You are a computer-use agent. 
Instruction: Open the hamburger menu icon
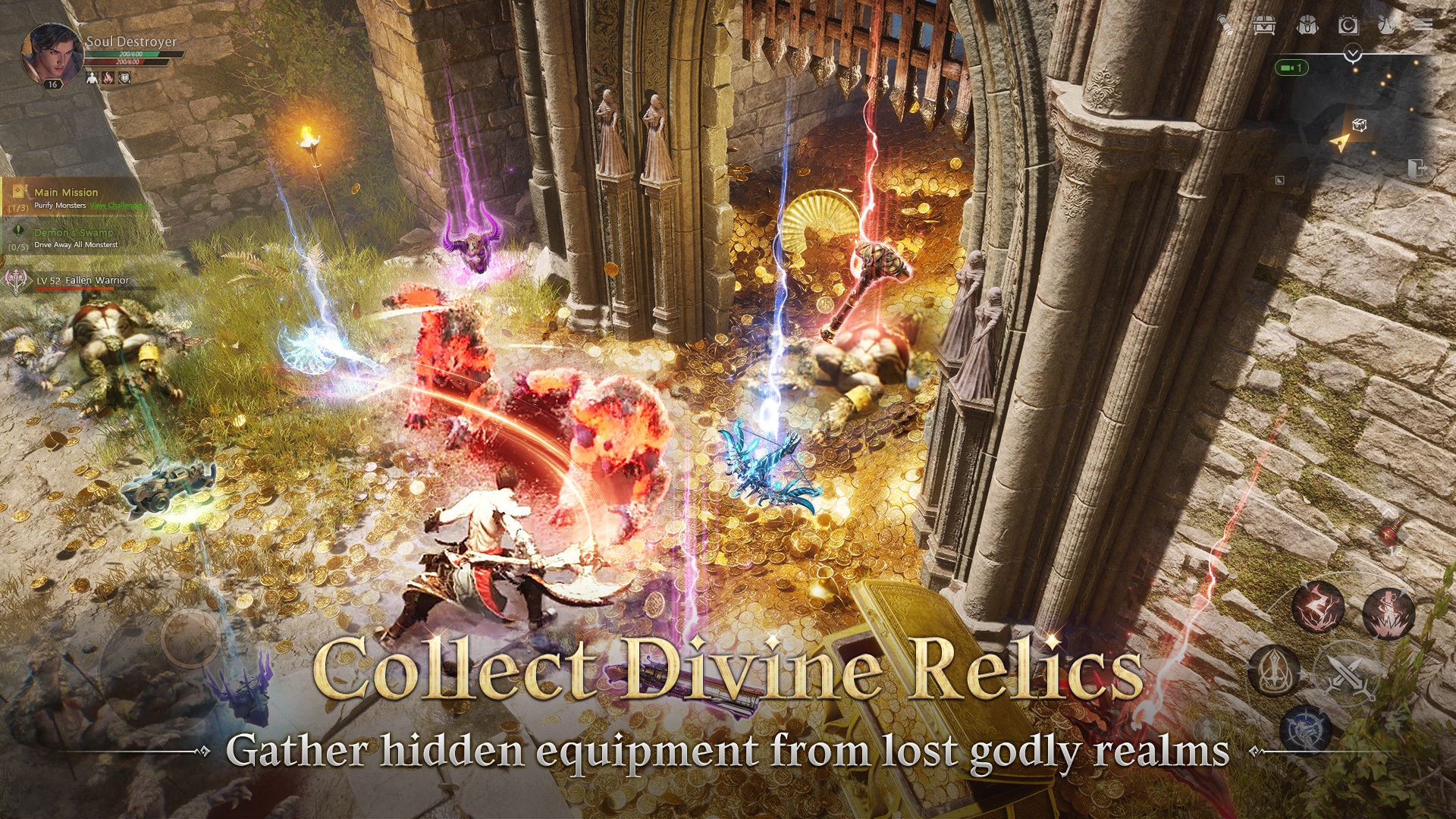tap(1423, 25)
